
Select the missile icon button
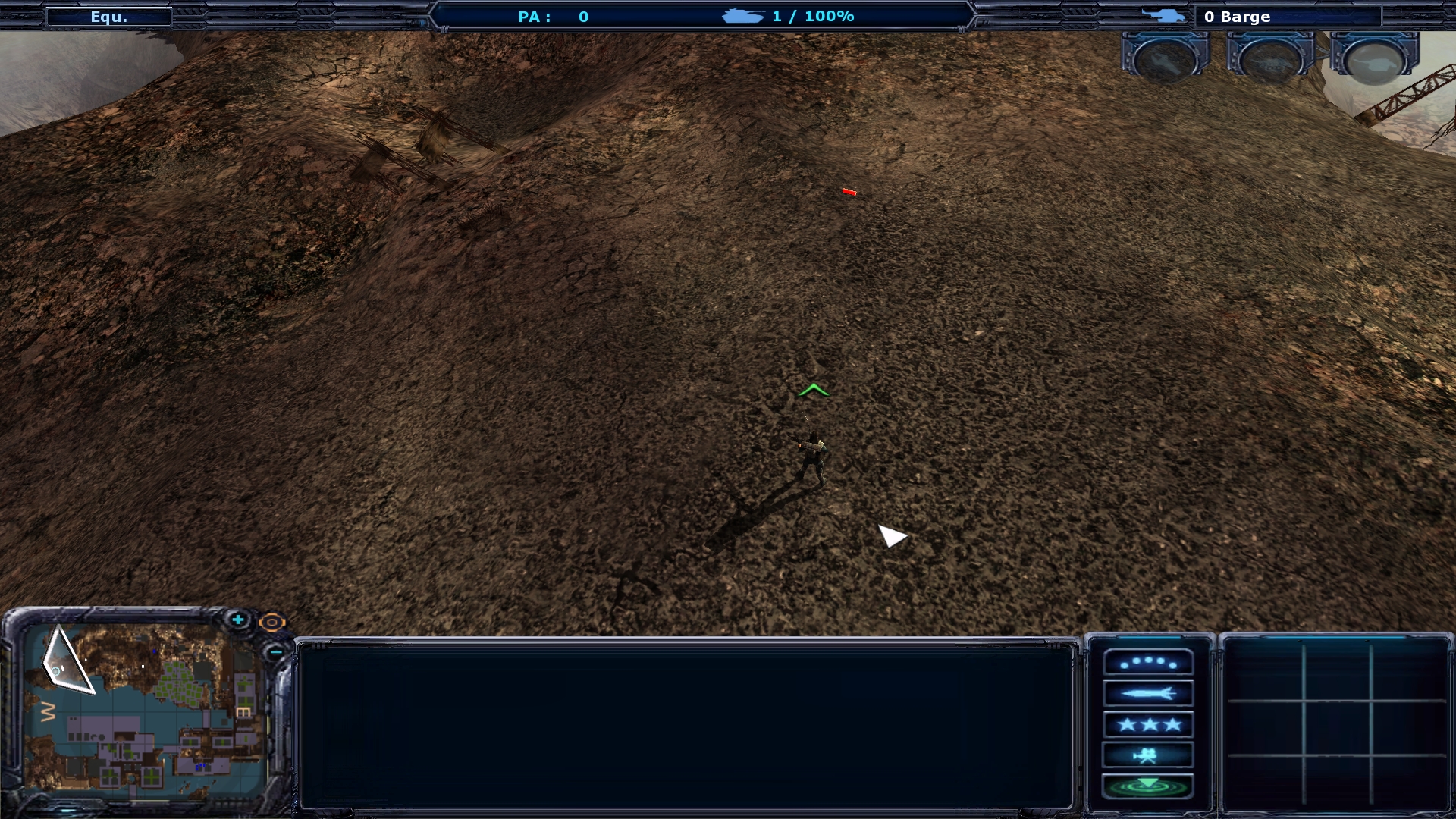click(1148, 693)
